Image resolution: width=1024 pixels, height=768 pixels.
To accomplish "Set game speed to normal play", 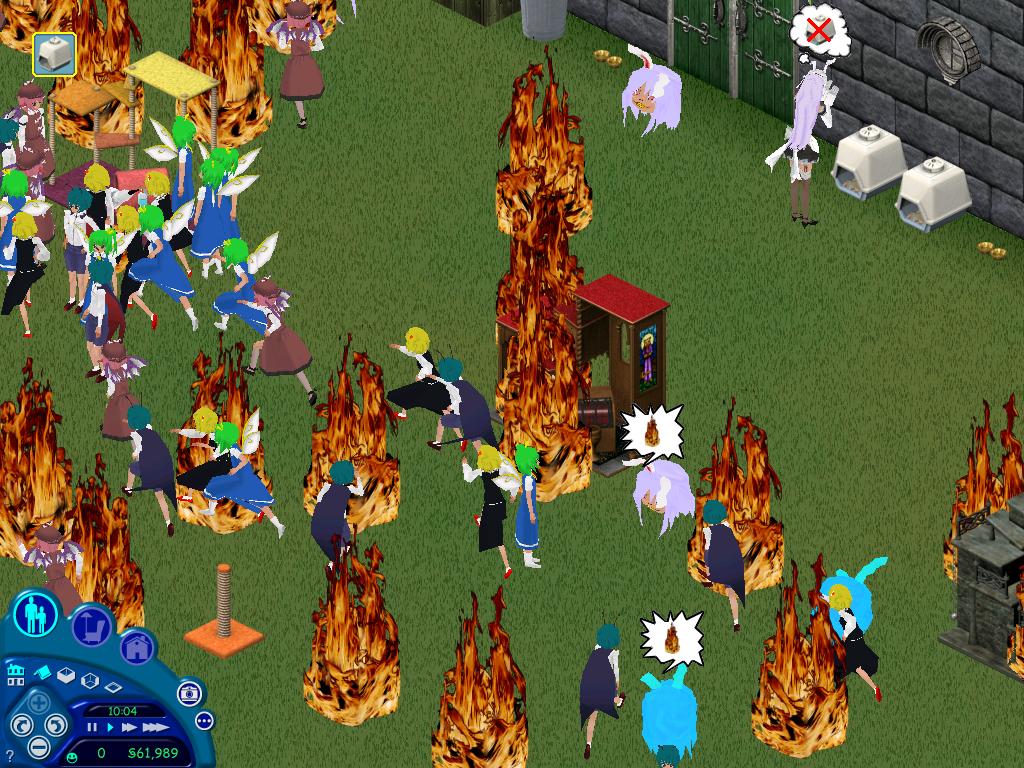I will pos(112,728).
